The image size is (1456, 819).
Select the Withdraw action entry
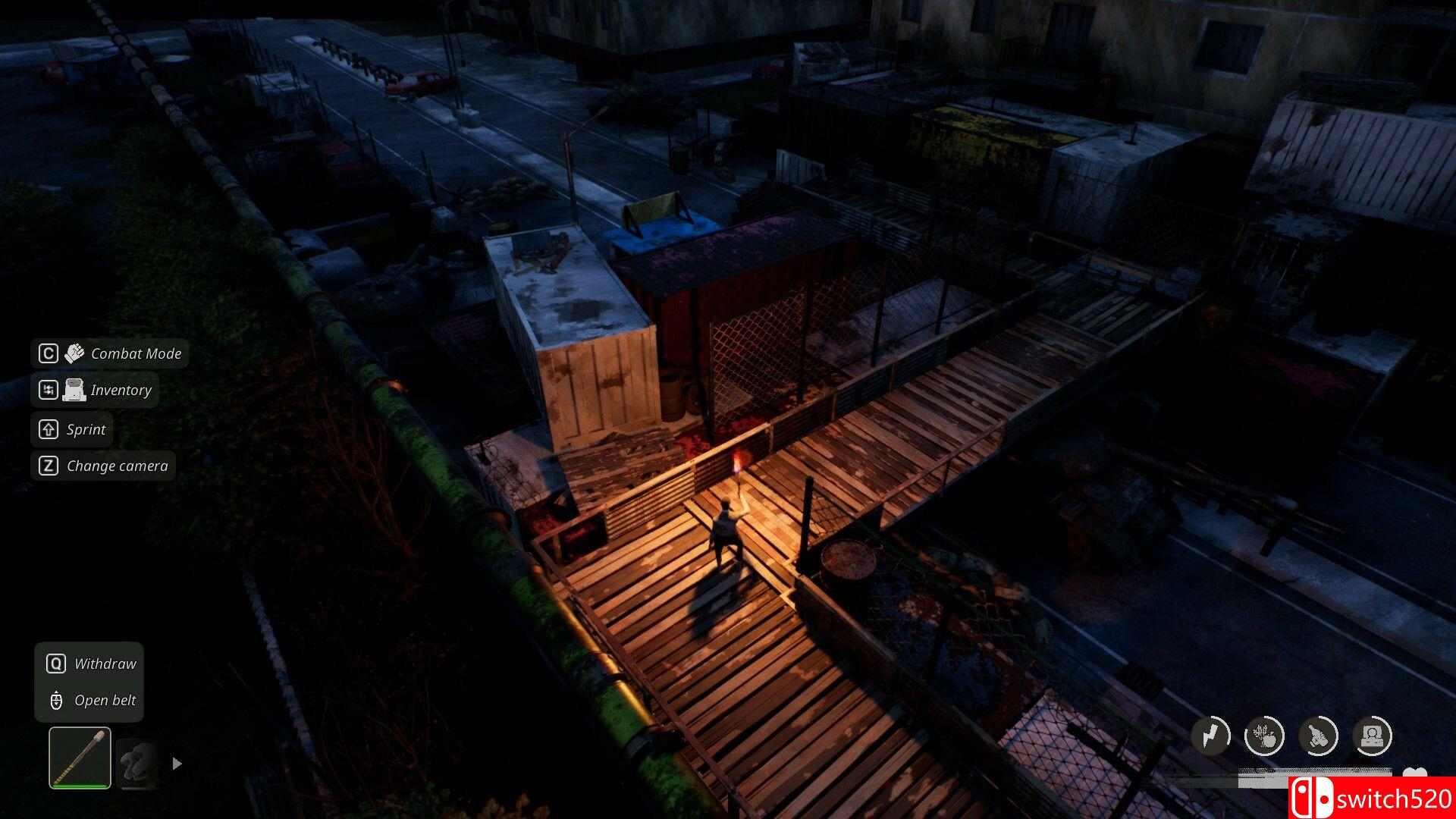(105, 663)
